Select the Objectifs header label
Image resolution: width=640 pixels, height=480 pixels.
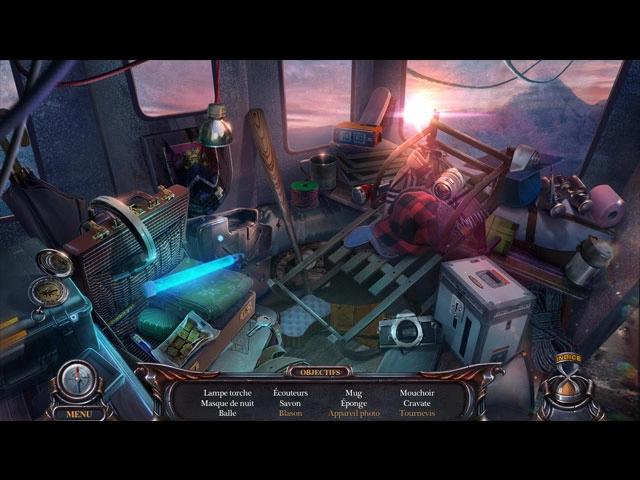[322, 372]
